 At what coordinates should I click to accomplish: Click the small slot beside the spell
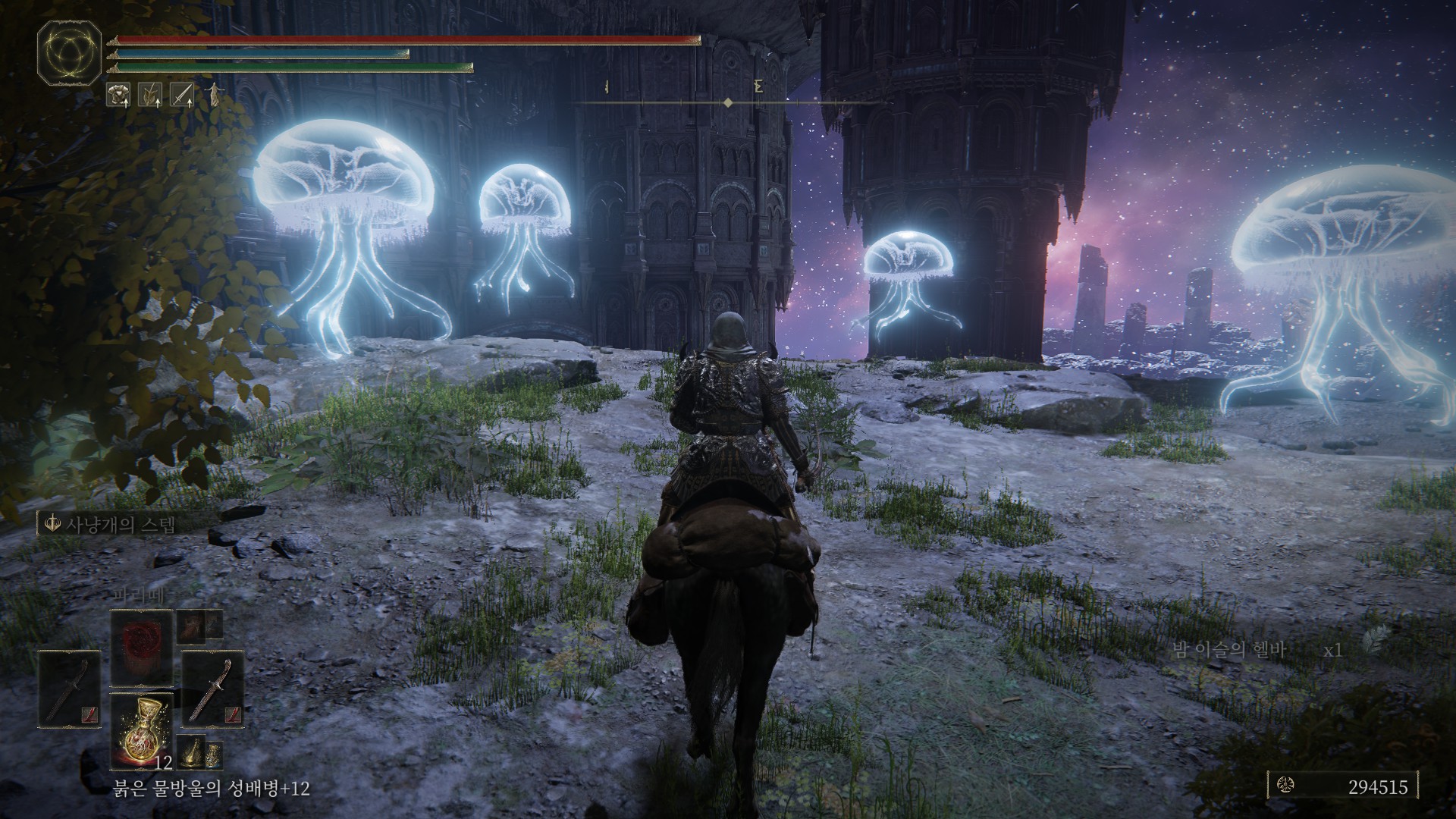click(x=199, y=626)
